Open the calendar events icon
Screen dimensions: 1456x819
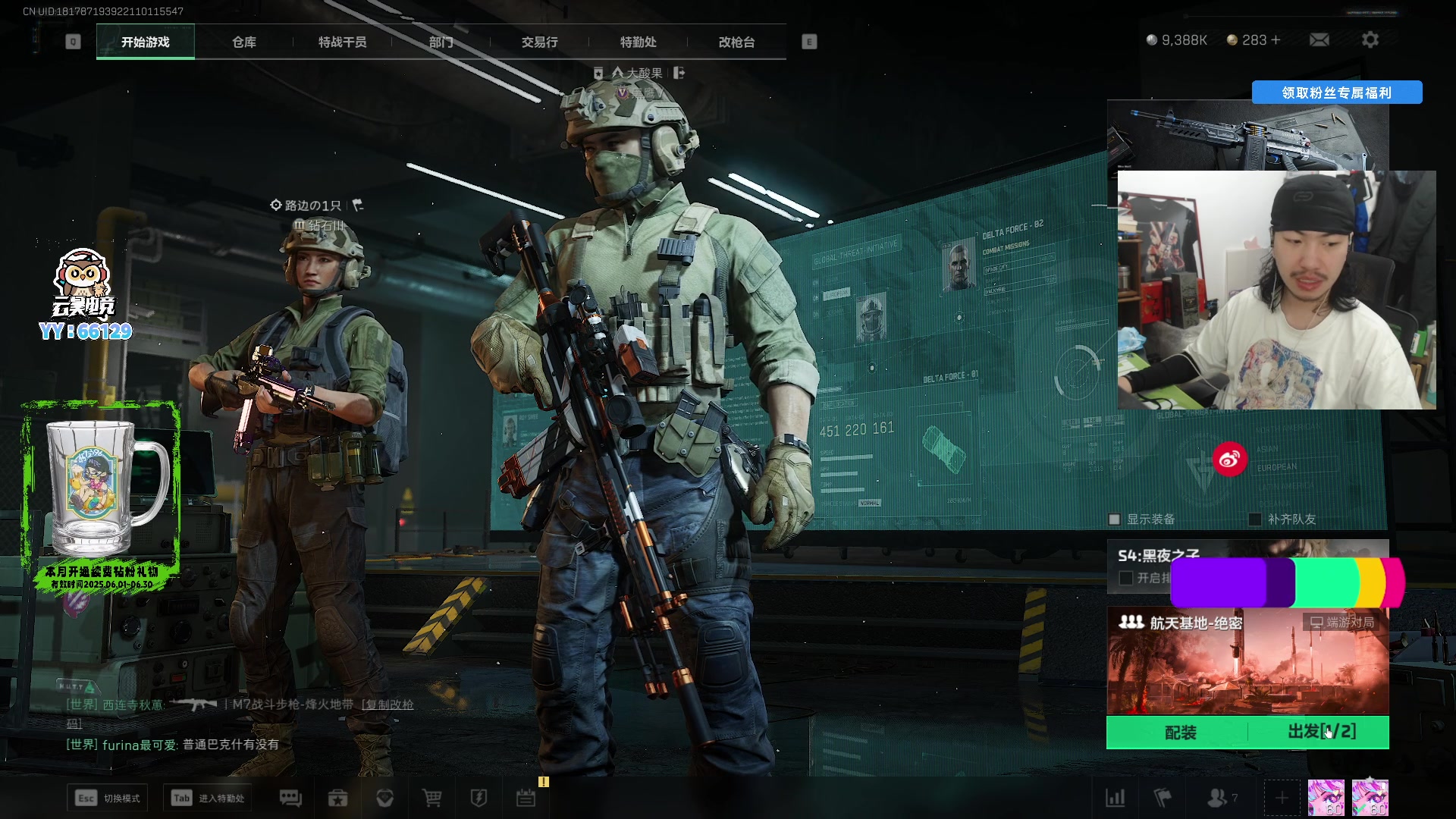tap(526, 798)
